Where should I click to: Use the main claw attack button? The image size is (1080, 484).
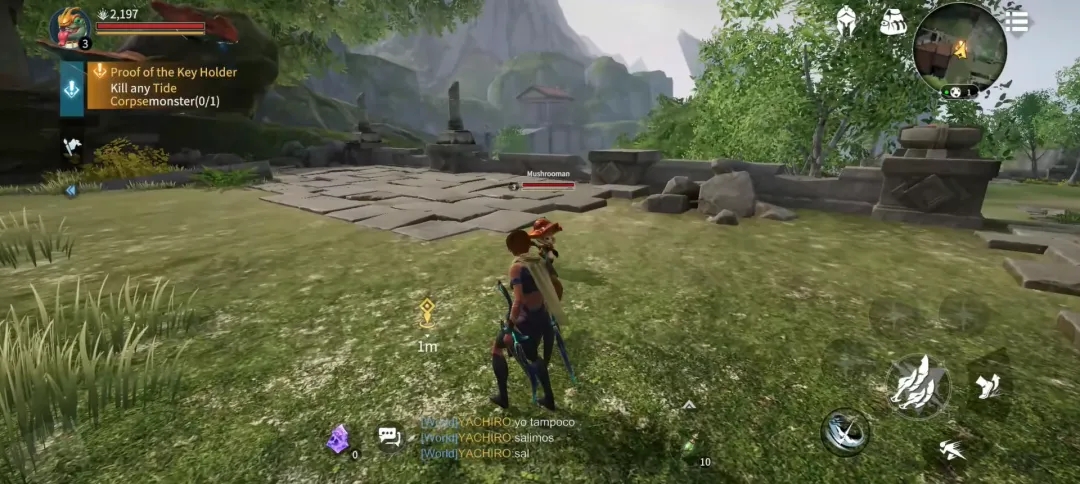(917, 386)
